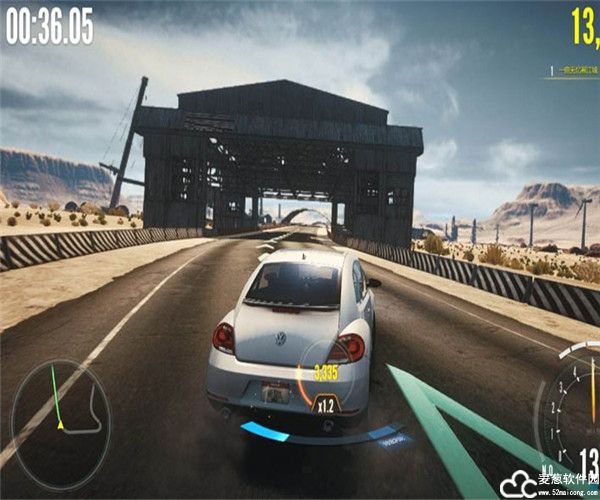The image size is (600, 500).
Task: Open the circular track minimap
Action: (60, 410)
